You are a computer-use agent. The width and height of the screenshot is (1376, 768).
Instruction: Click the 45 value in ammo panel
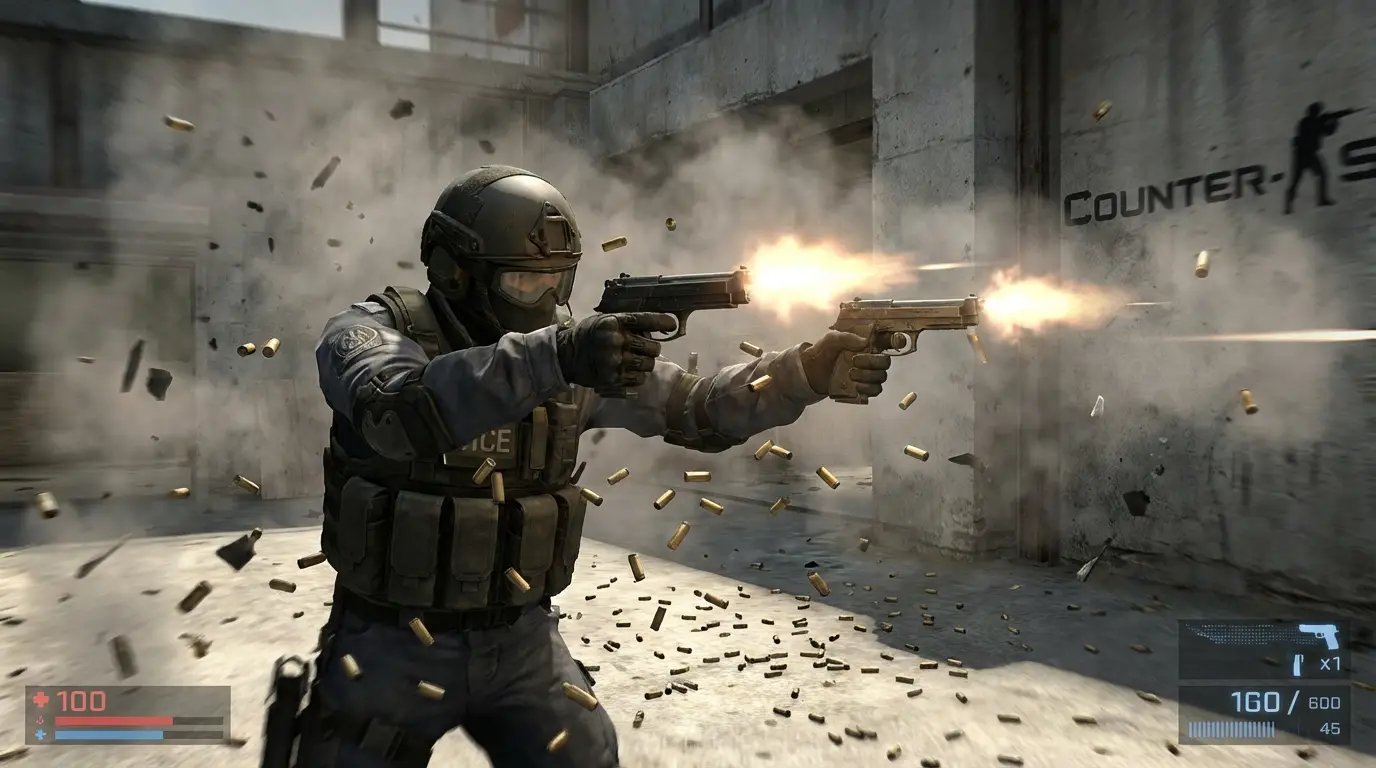pyautogui.click(x=1330, y=727)
